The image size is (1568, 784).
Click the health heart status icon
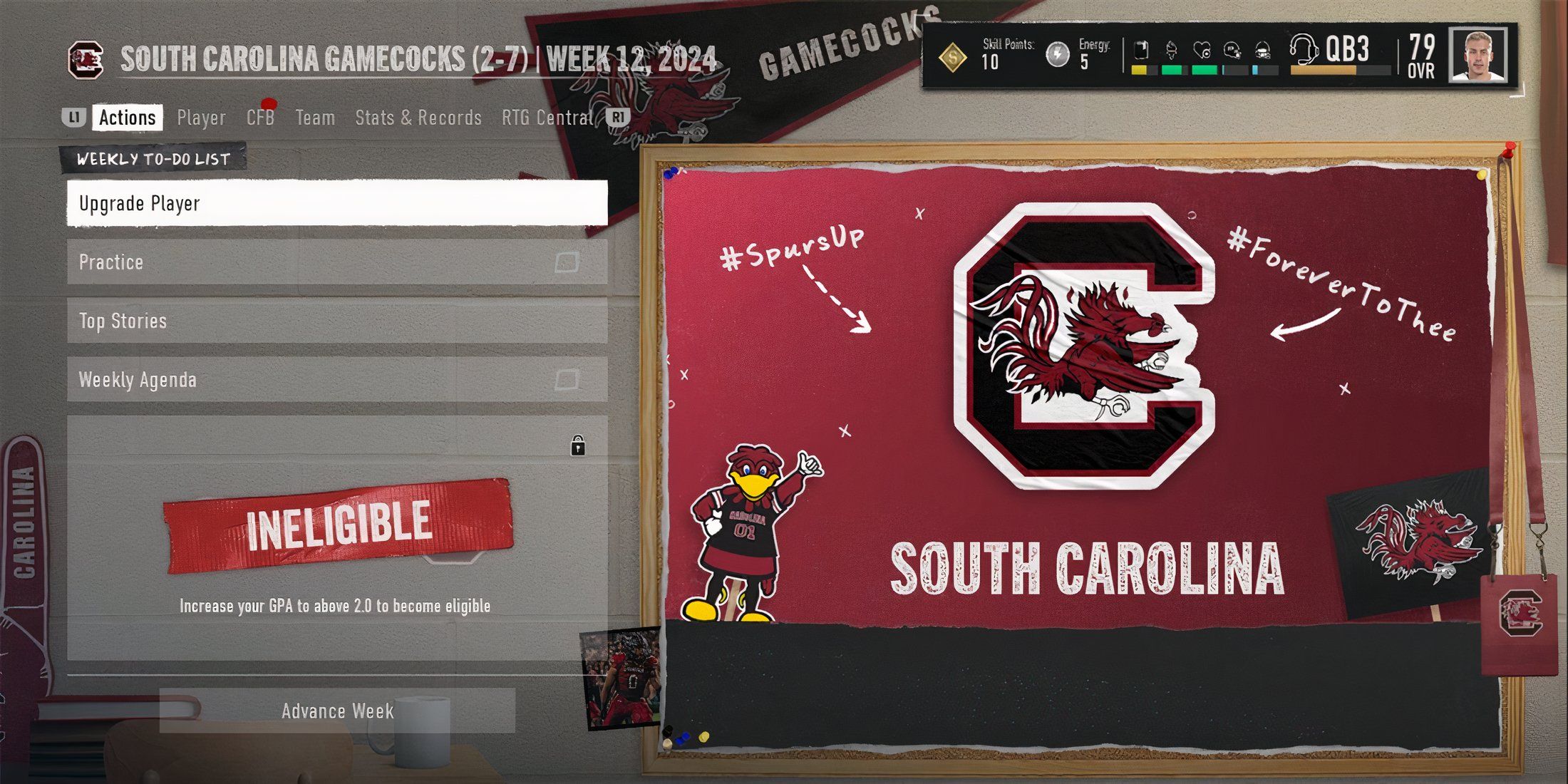[x=1203, y=49]
